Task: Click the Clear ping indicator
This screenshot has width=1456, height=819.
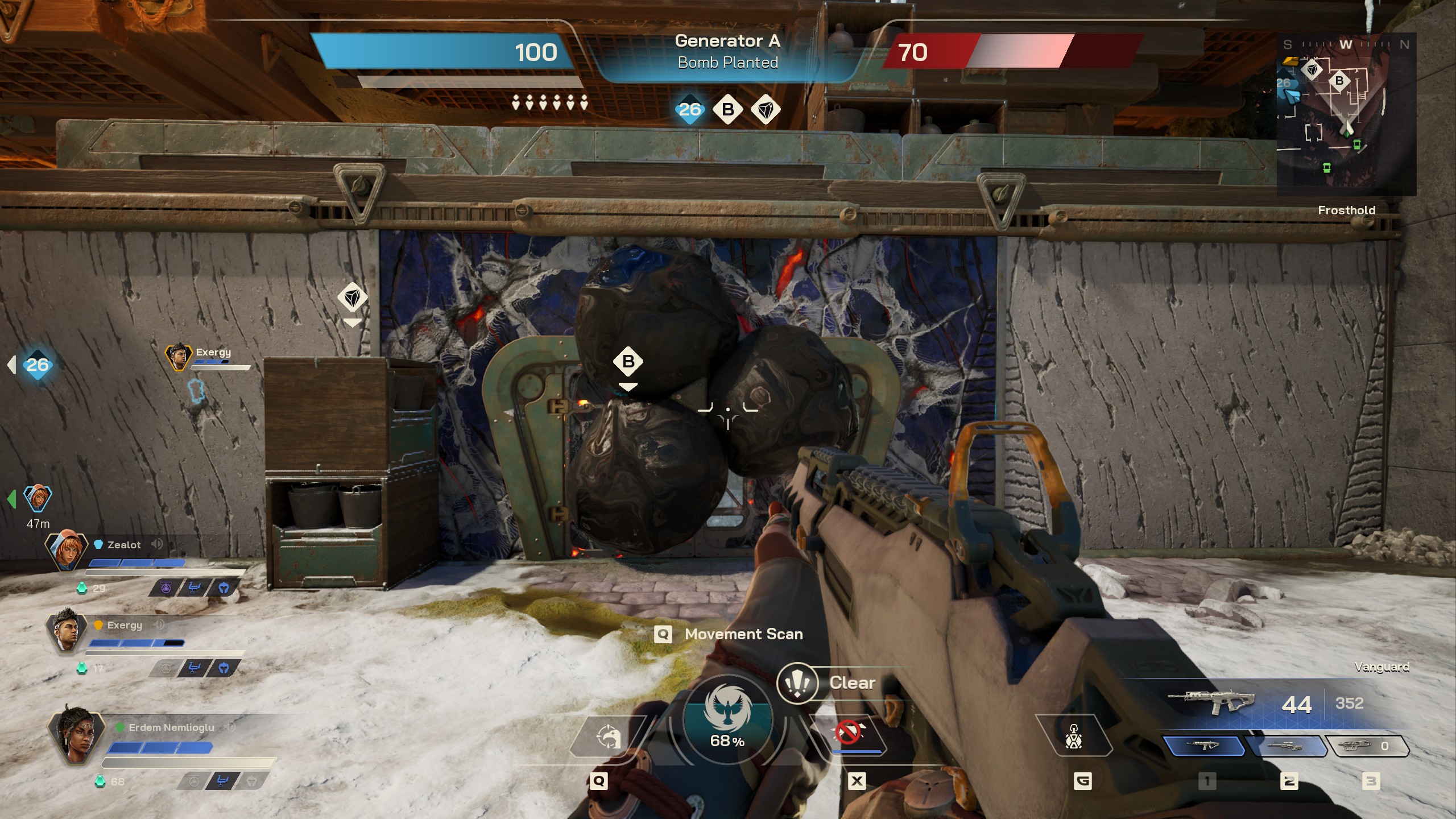Action: (x=797, y=682)
